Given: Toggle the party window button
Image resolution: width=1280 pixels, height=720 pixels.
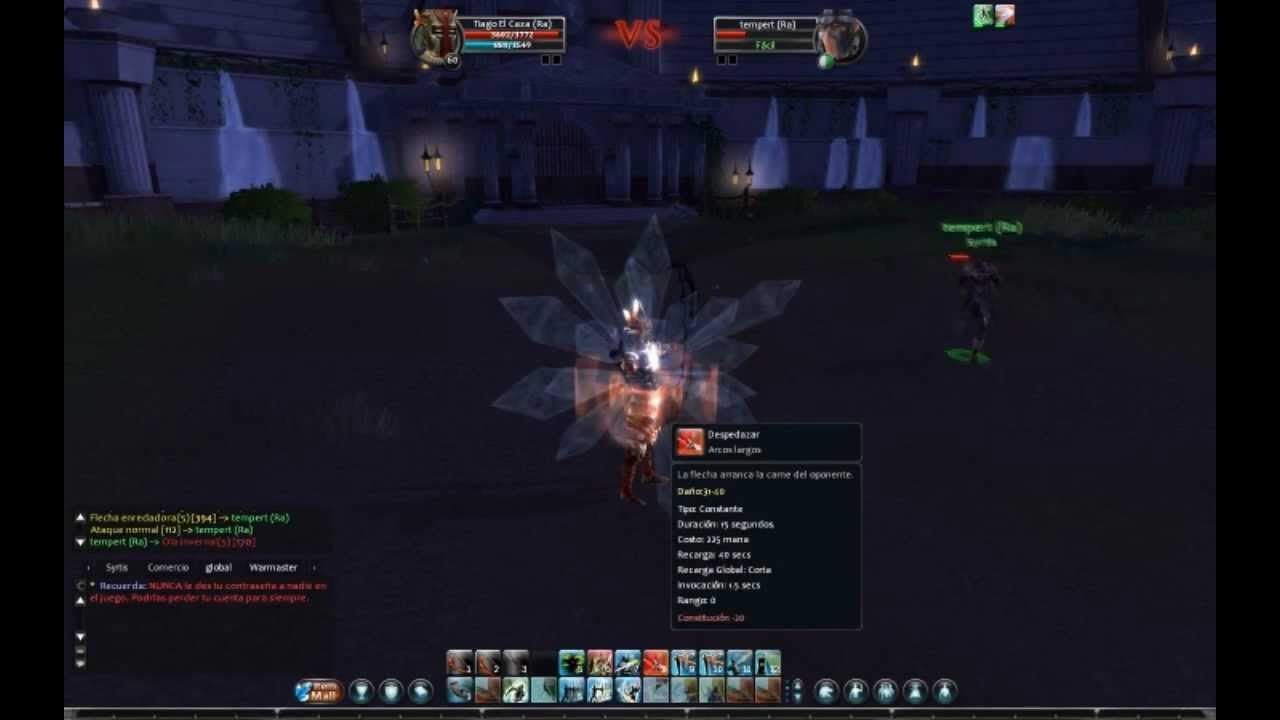Looking at the screenshot, I should [x=886, y=690].
